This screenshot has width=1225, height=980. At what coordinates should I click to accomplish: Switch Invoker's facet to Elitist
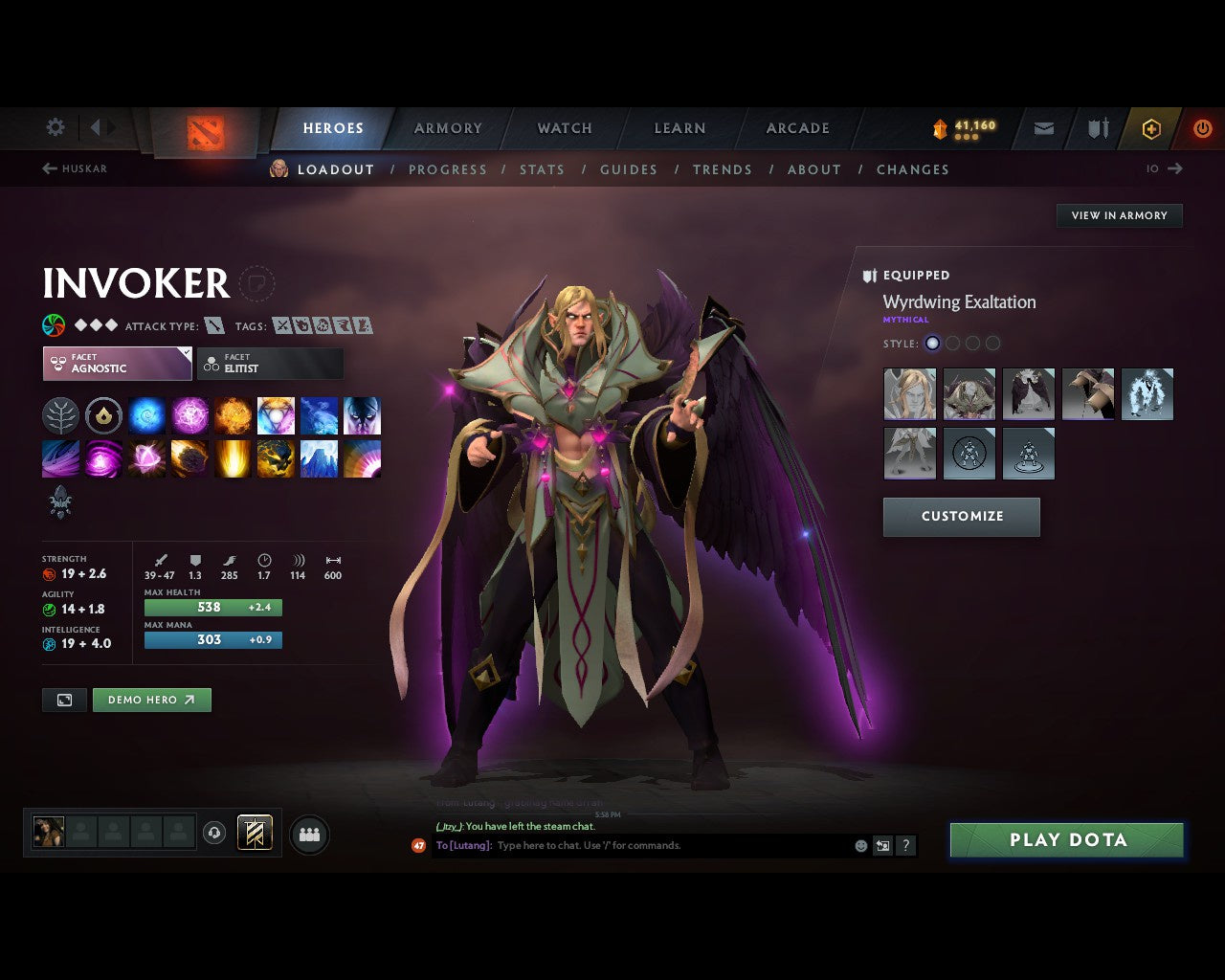pos(270,364)
